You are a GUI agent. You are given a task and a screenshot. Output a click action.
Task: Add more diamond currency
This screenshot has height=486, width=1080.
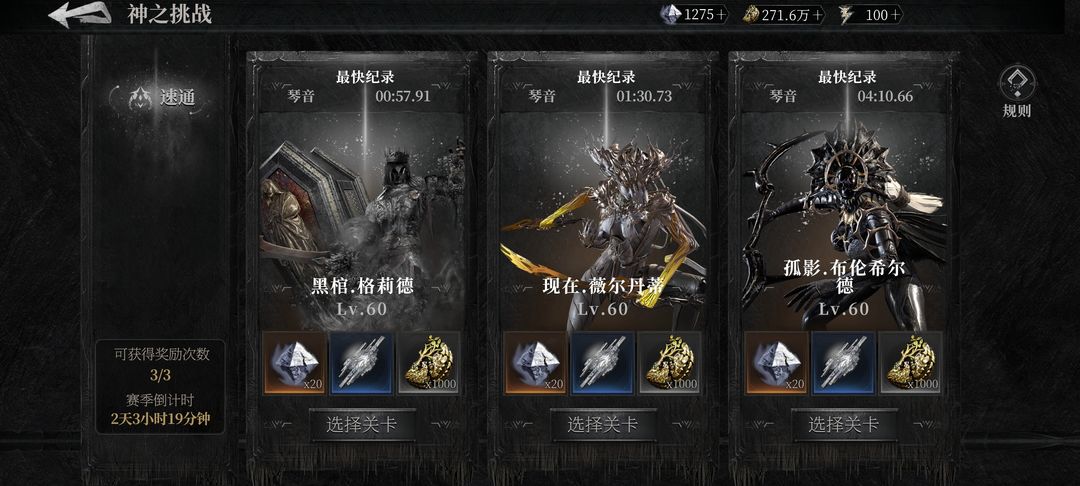[x=722, y=14]
